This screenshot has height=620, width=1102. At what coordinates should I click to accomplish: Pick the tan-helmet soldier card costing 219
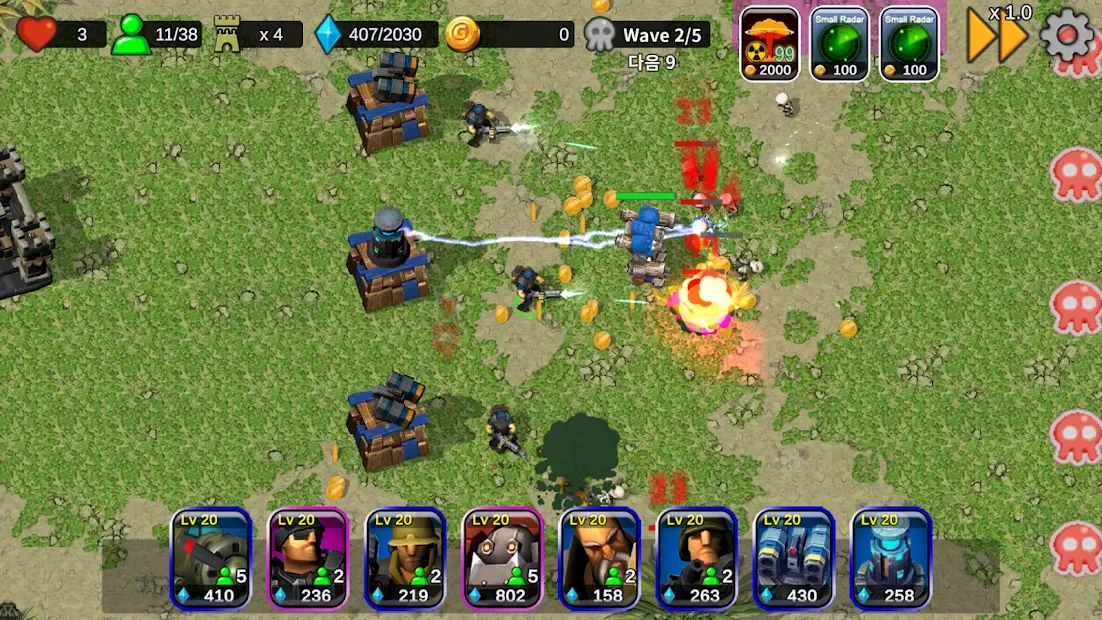405,558
